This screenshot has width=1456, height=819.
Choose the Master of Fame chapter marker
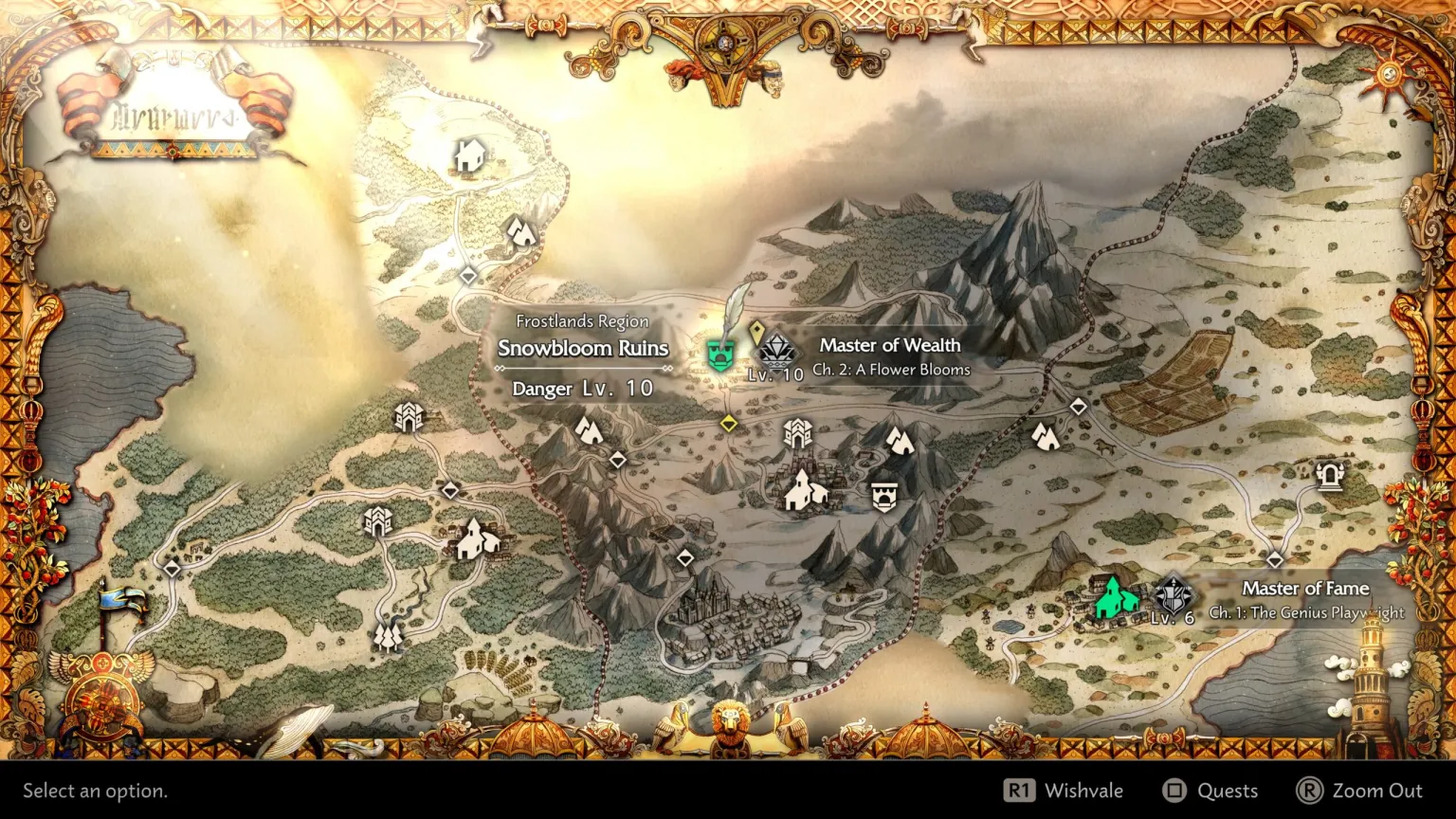1174,595
